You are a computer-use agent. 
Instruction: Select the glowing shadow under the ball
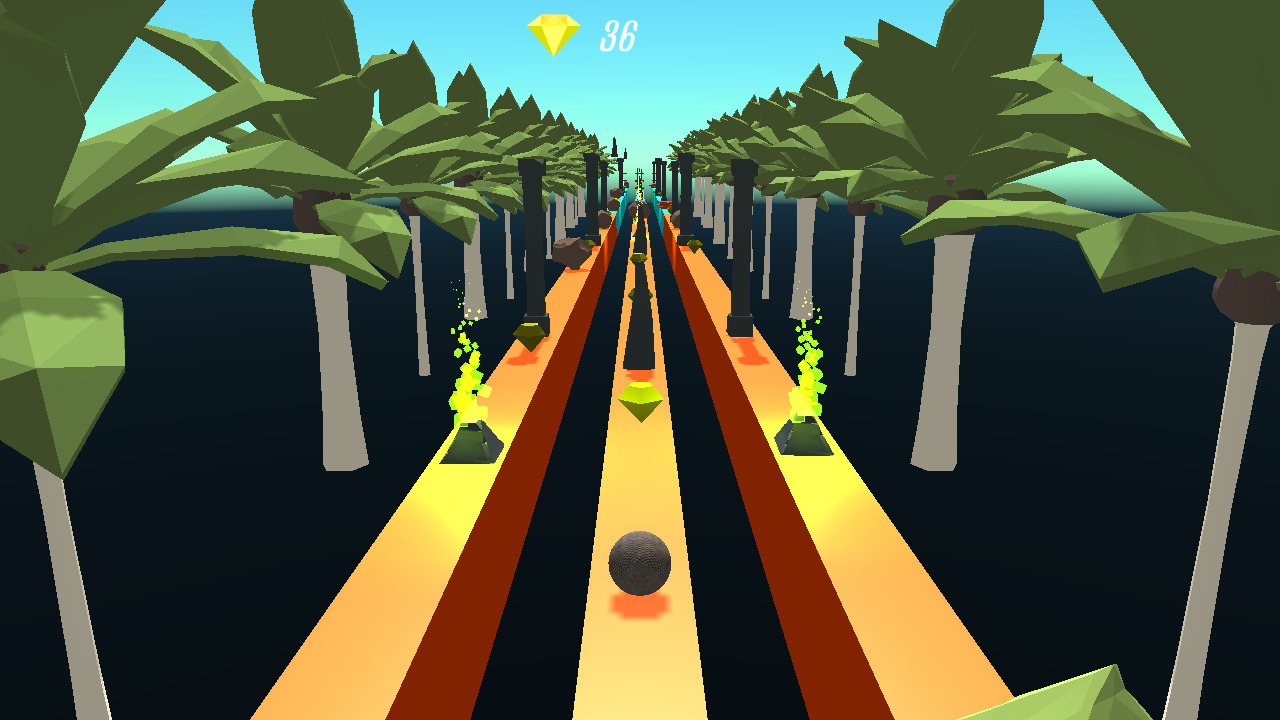[x=637, y=605]
